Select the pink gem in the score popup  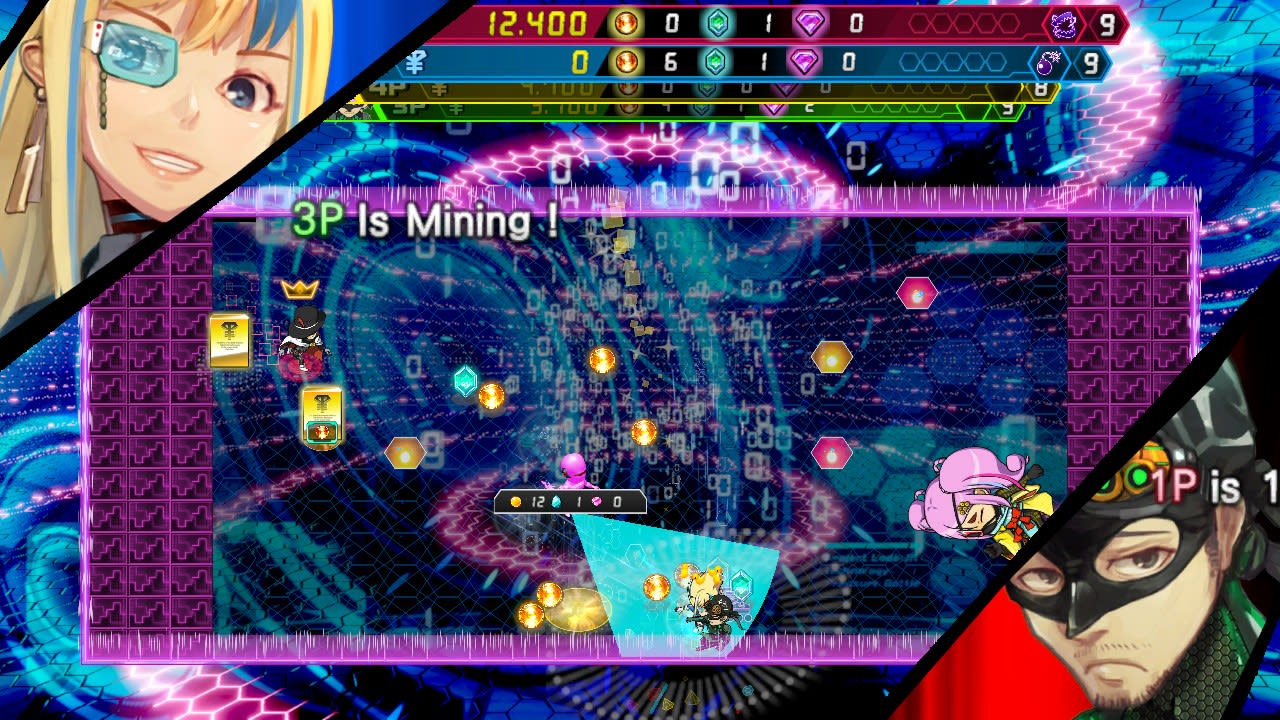click(x=596, y=501)
